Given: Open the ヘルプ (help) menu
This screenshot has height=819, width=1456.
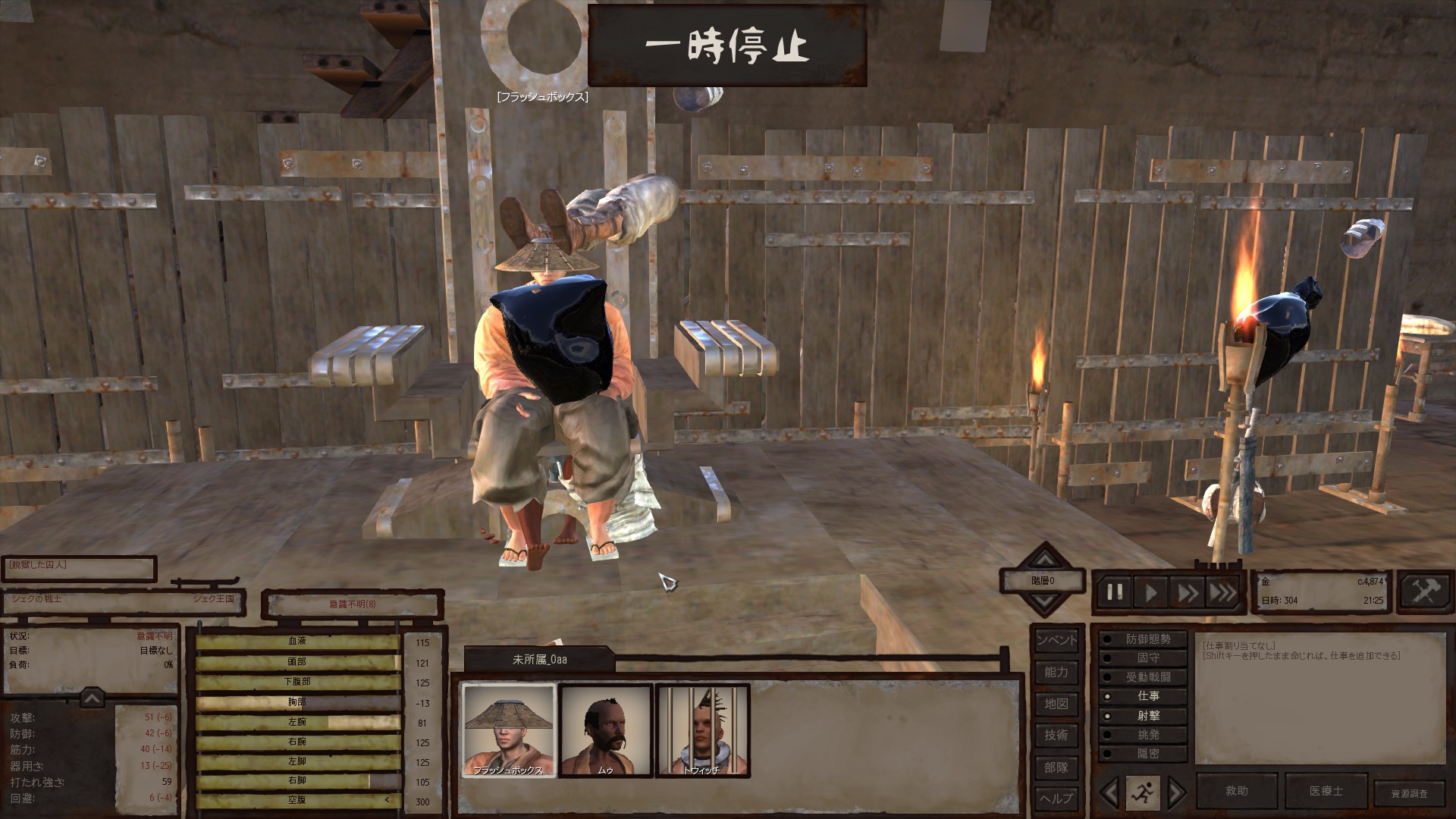Looking at the screenshot, I should click(1056, 799).
